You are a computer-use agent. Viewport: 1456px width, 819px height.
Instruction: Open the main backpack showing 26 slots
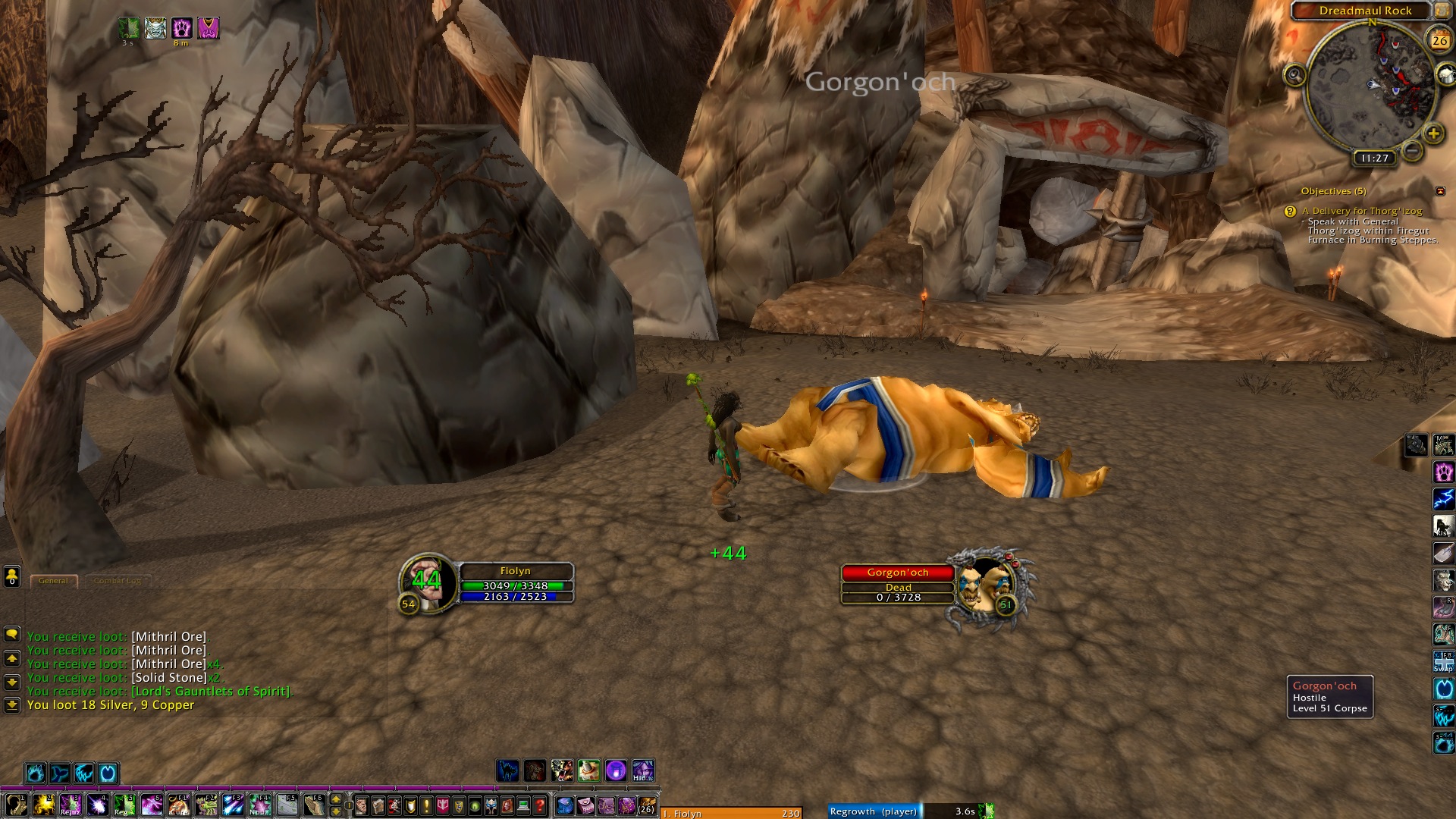tap(646, 805)
